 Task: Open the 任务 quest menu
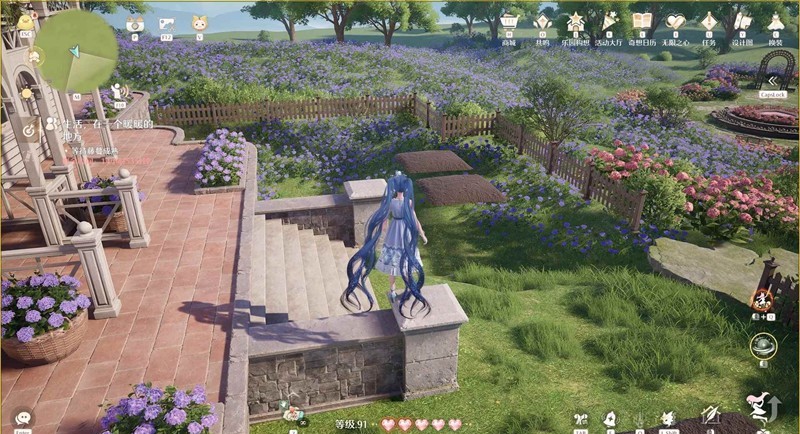click(x=708, y=22)
